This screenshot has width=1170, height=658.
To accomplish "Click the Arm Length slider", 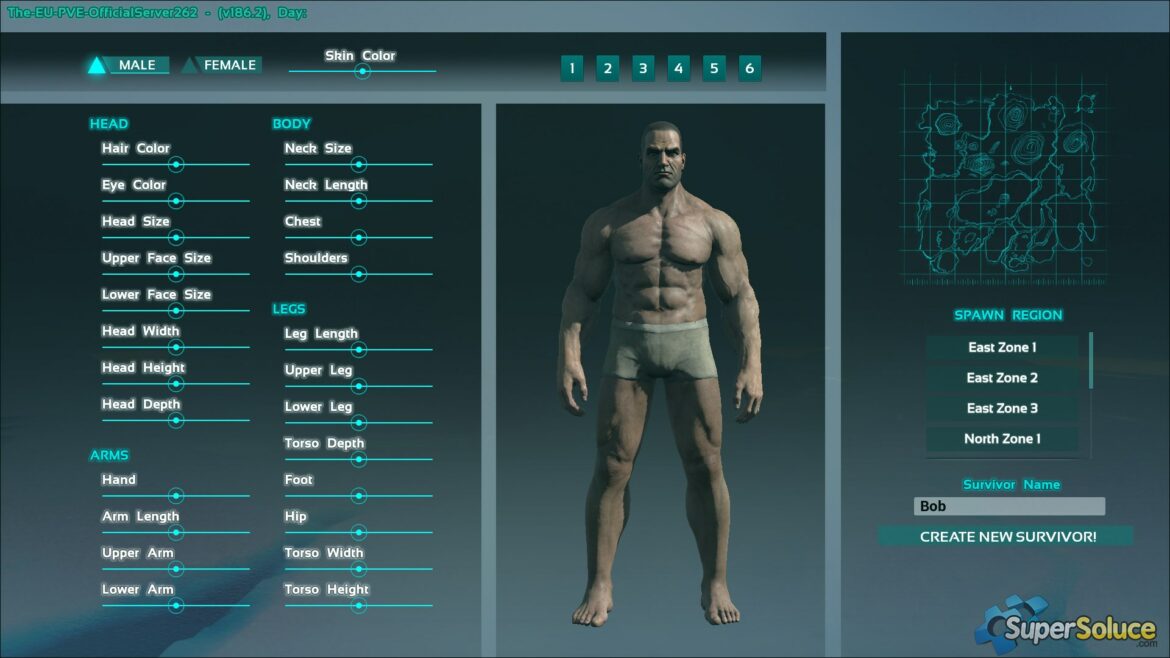I will coord(176,532).
